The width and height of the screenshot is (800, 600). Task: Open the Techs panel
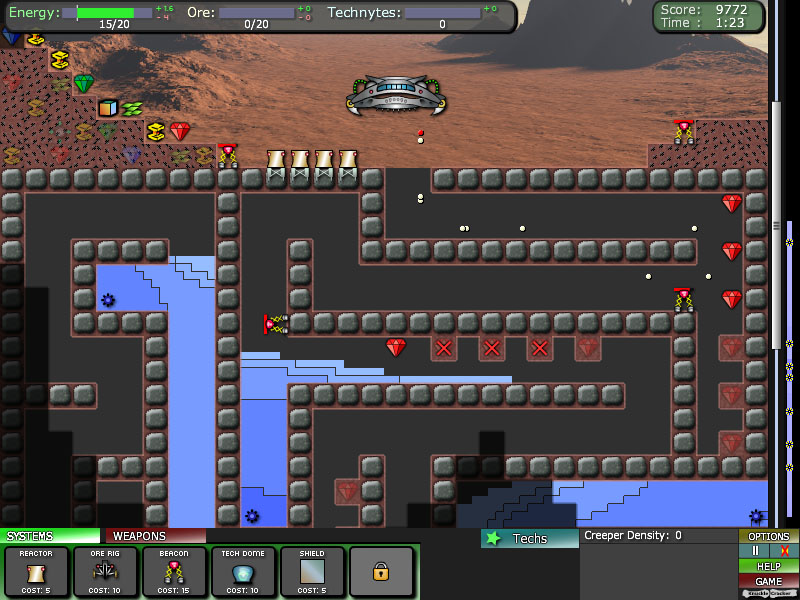pyautogui.click(x=528, y=538)
